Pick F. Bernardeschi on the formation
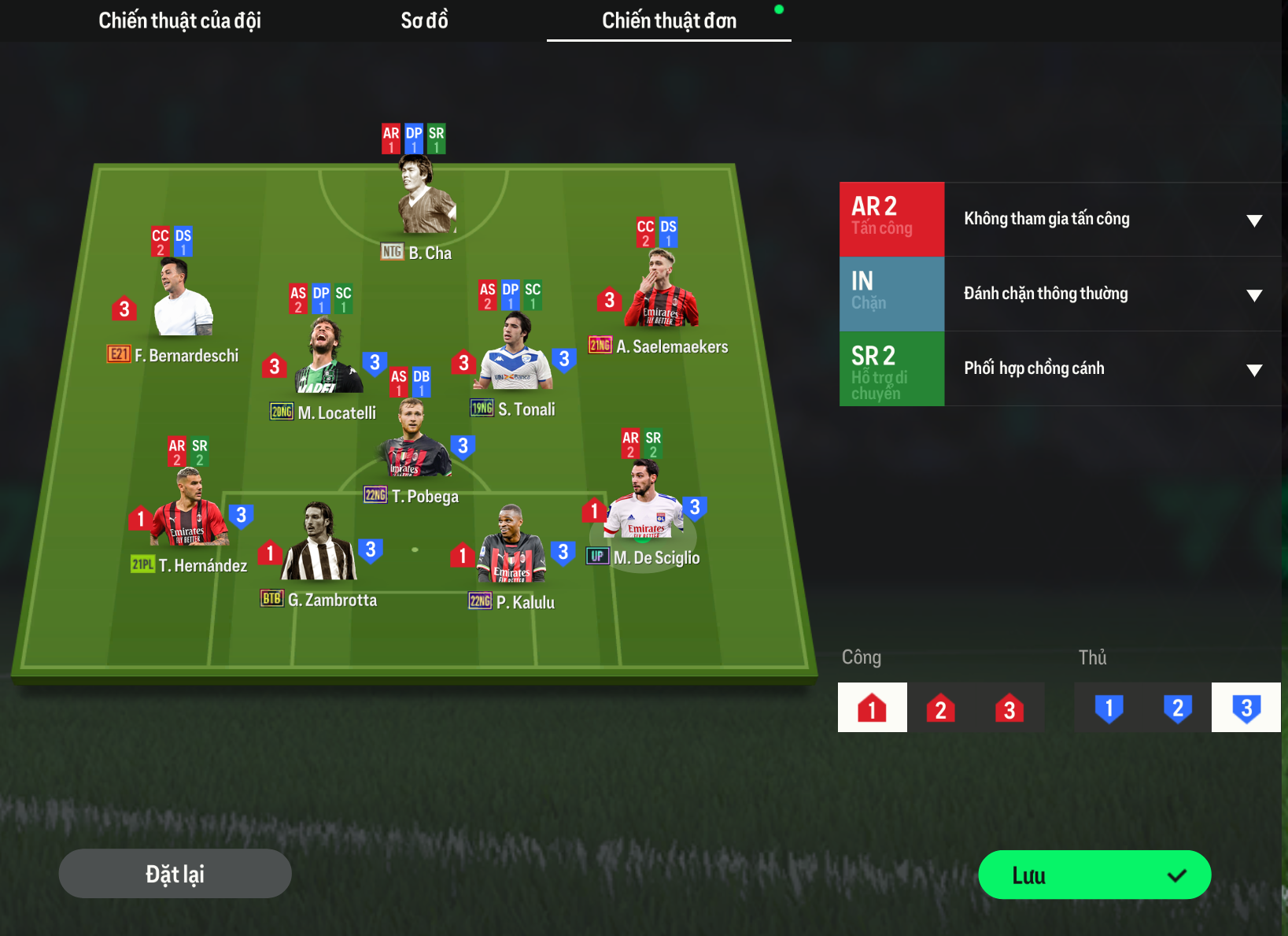This screenshot has height=936, width=1288. pos(183,301)
